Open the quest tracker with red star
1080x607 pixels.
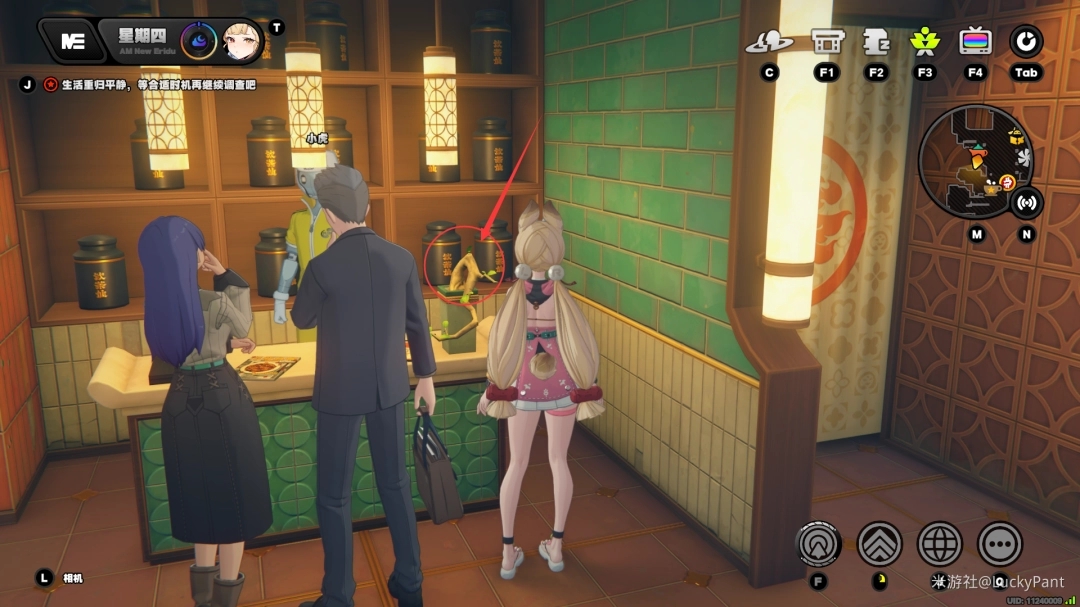pyautogui.click(x=50, y=85)
